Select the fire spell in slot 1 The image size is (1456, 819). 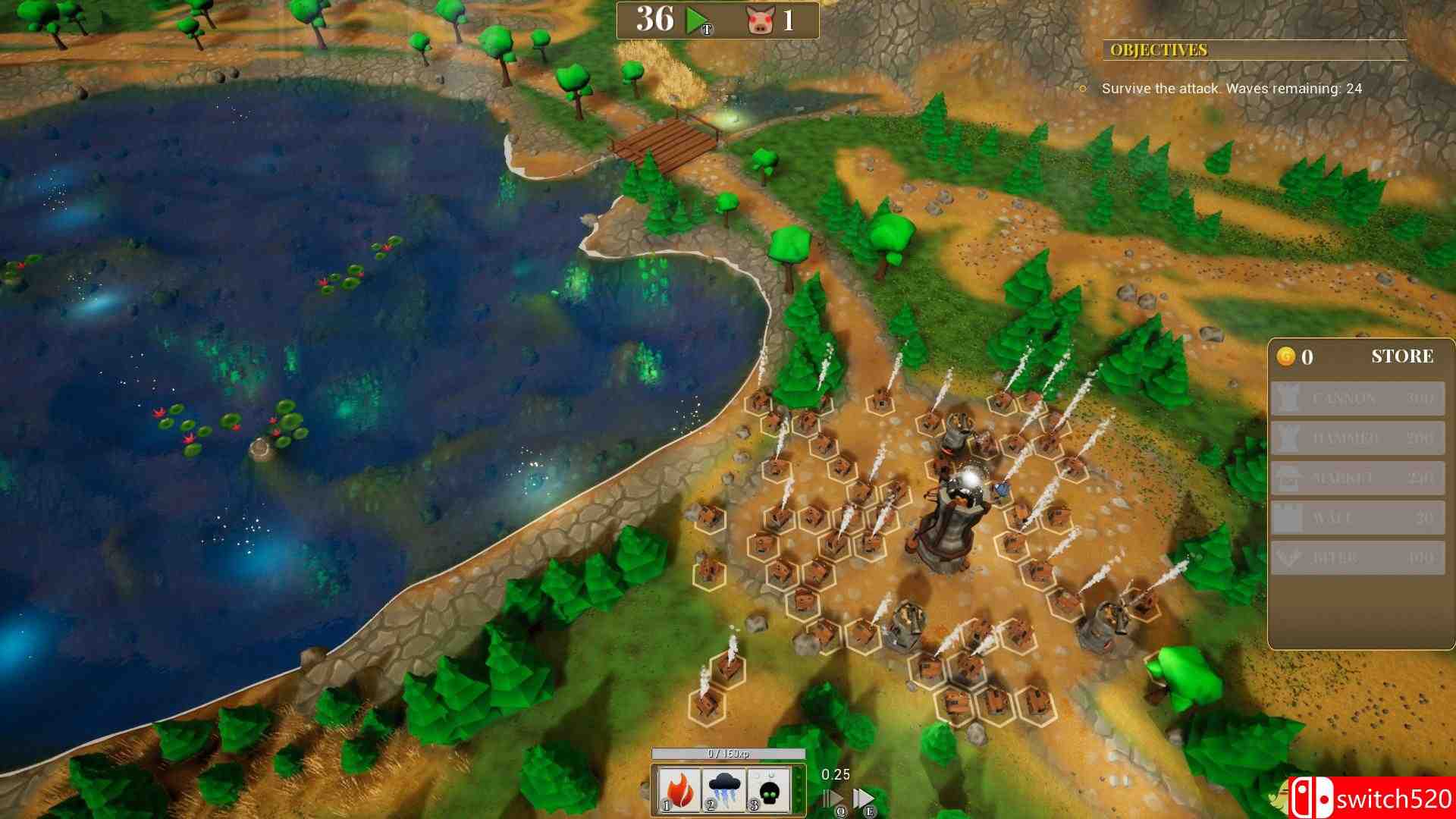pyautogui.click(x=679, y=791)
